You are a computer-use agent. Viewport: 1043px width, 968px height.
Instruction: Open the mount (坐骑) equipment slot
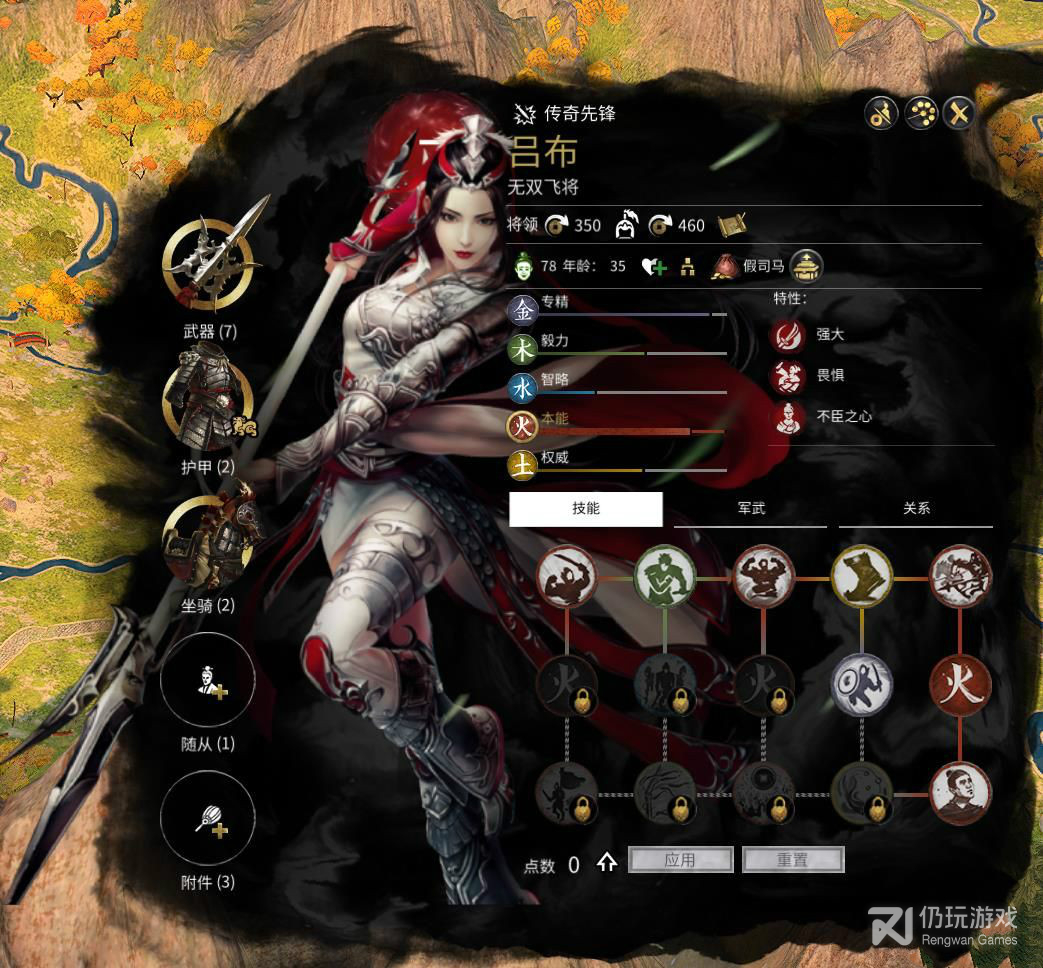point(208,540)
